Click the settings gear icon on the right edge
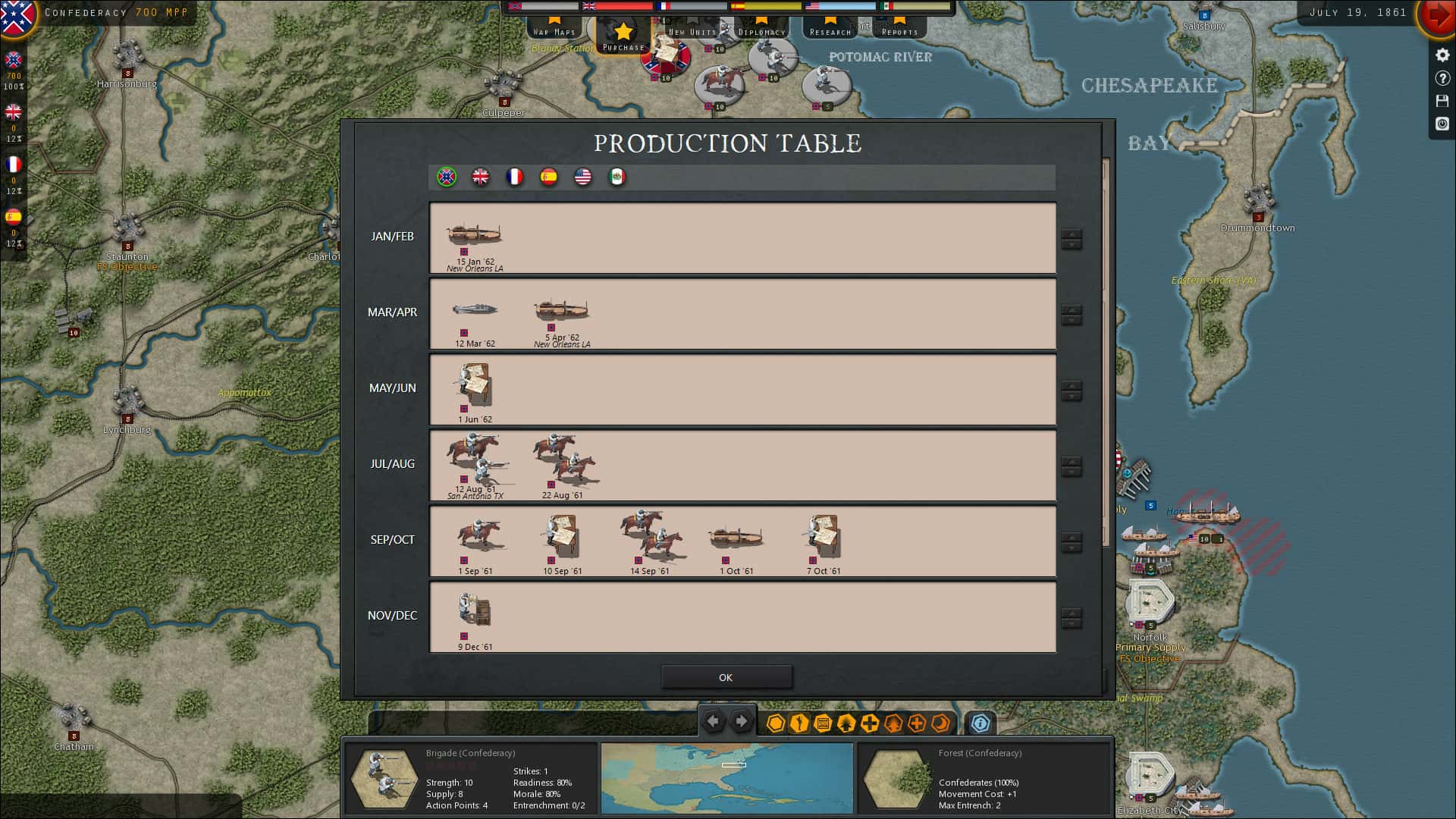Screen dimensions: 1456x819 coord(1442,54)
